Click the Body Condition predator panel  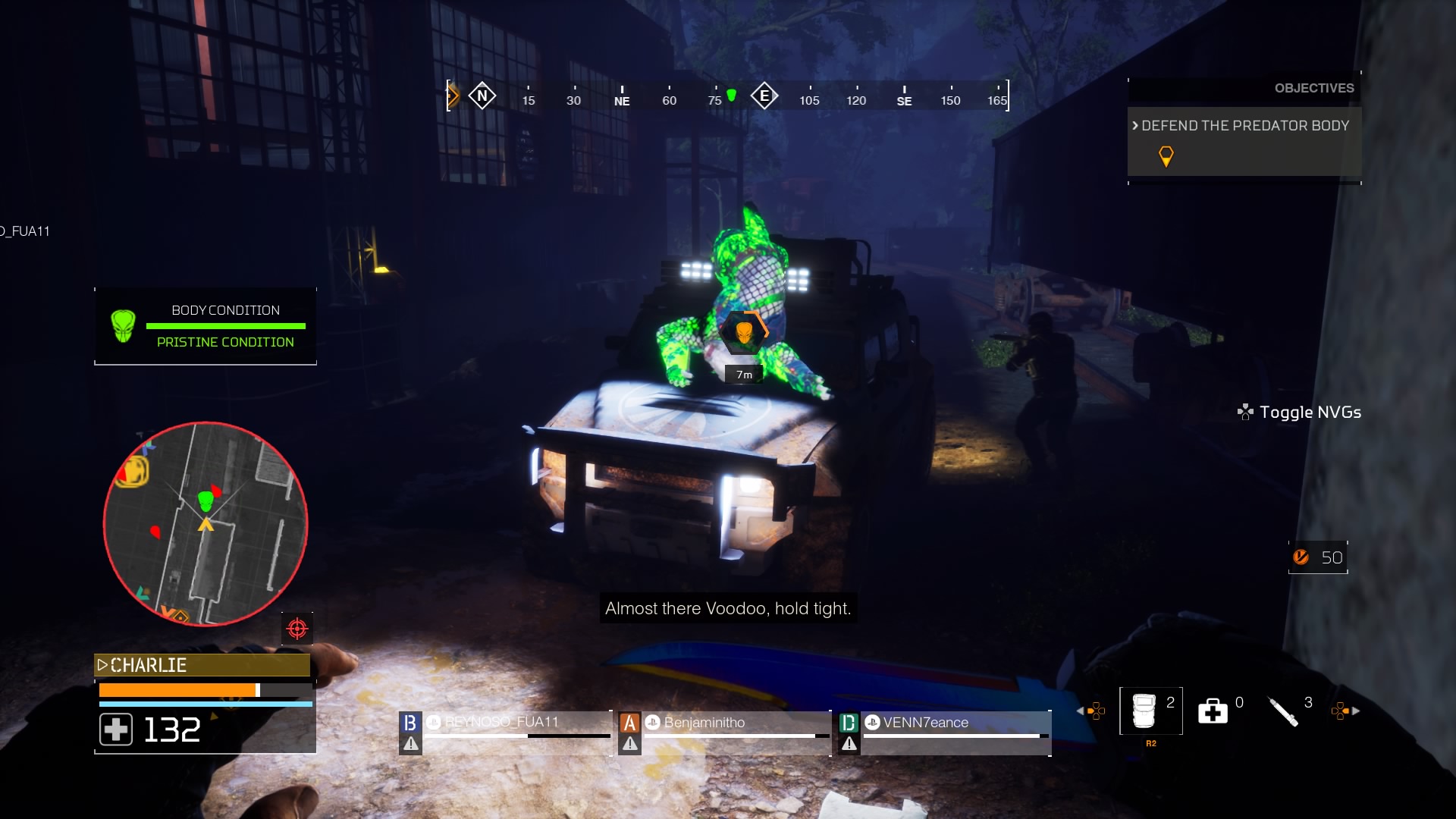206,326
